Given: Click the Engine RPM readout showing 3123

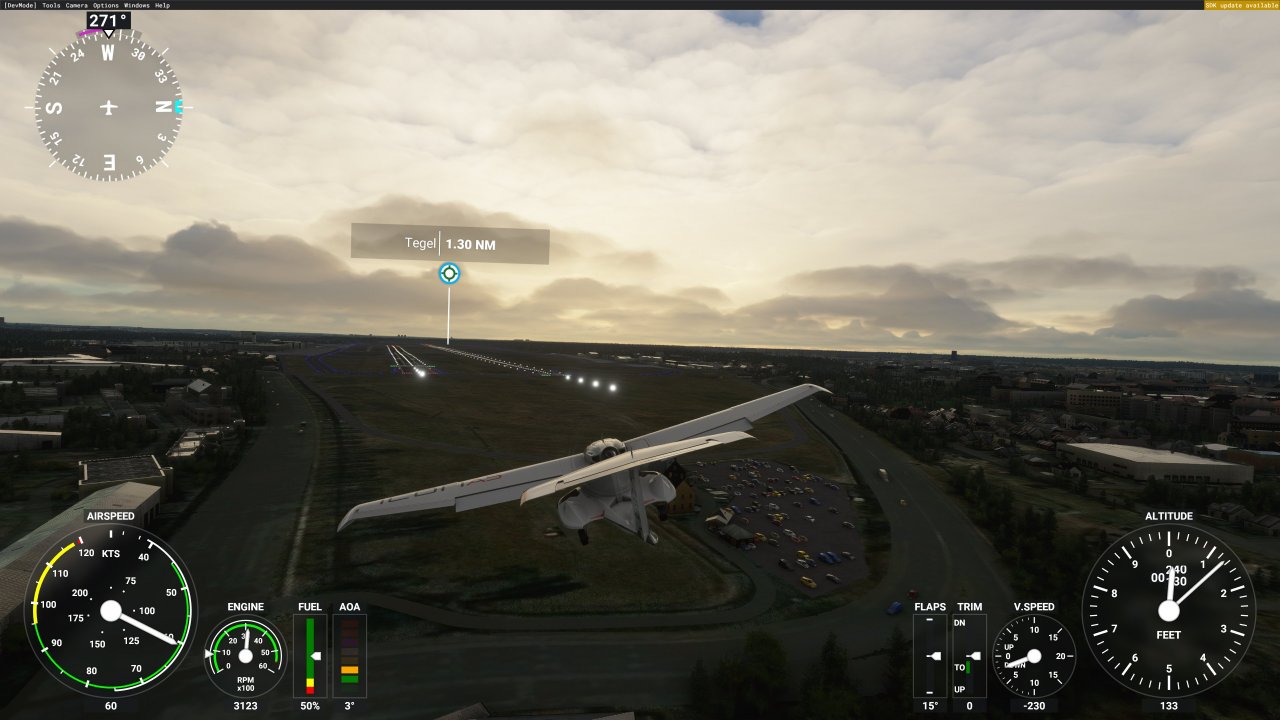Looking at the screenshot, I should point(245,706).
